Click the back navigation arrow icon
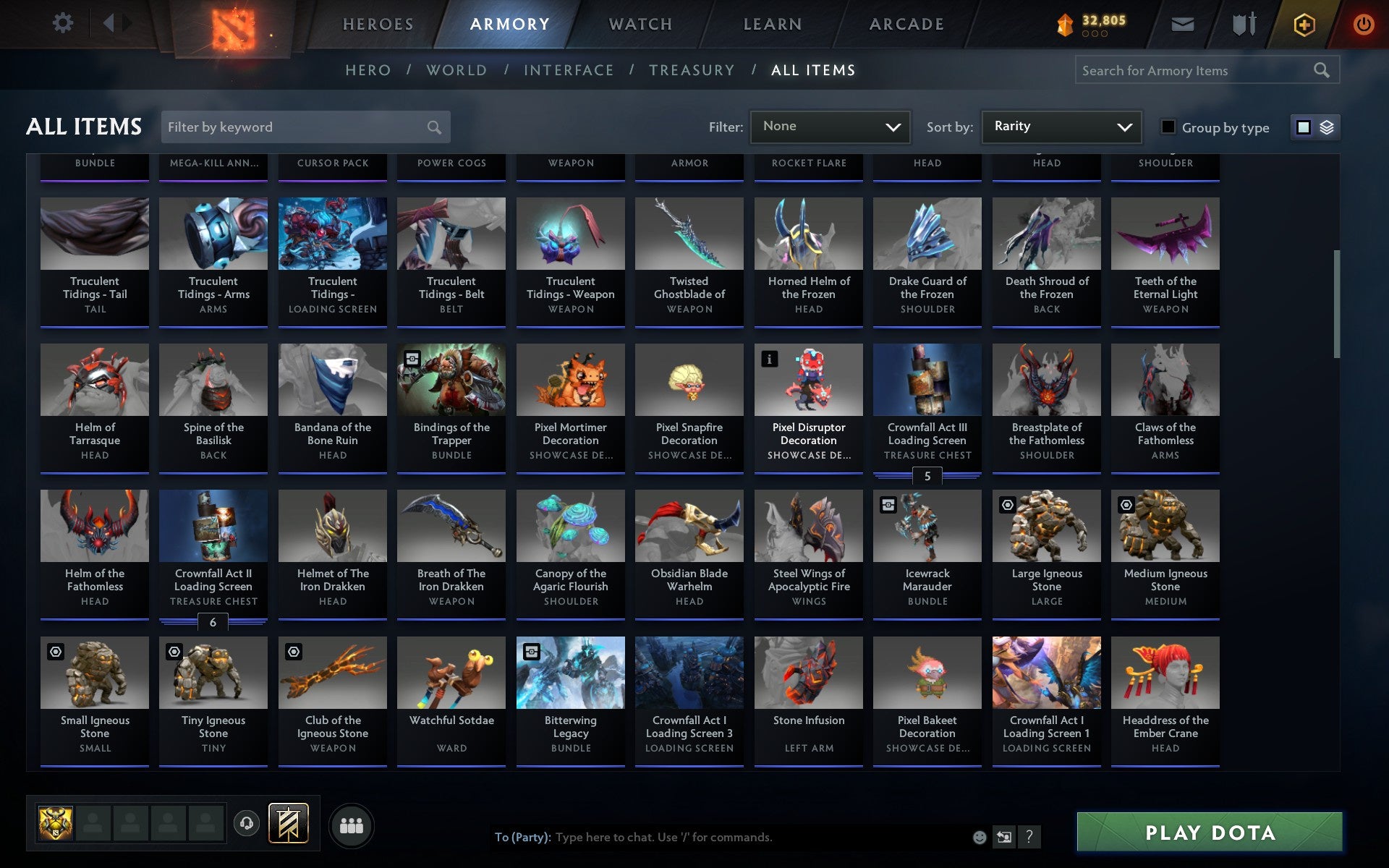1389x868 pixels. 109,24
